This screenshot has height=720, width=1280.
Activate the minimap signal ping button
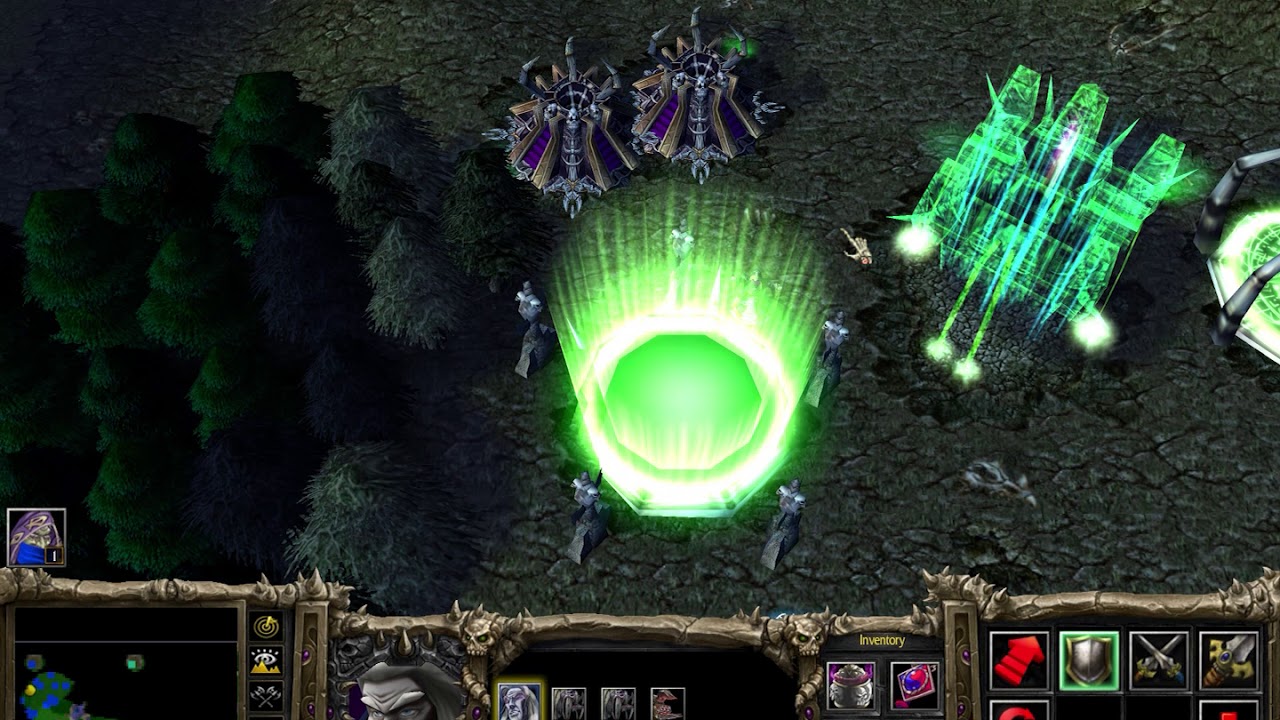(x=266, y=627)
